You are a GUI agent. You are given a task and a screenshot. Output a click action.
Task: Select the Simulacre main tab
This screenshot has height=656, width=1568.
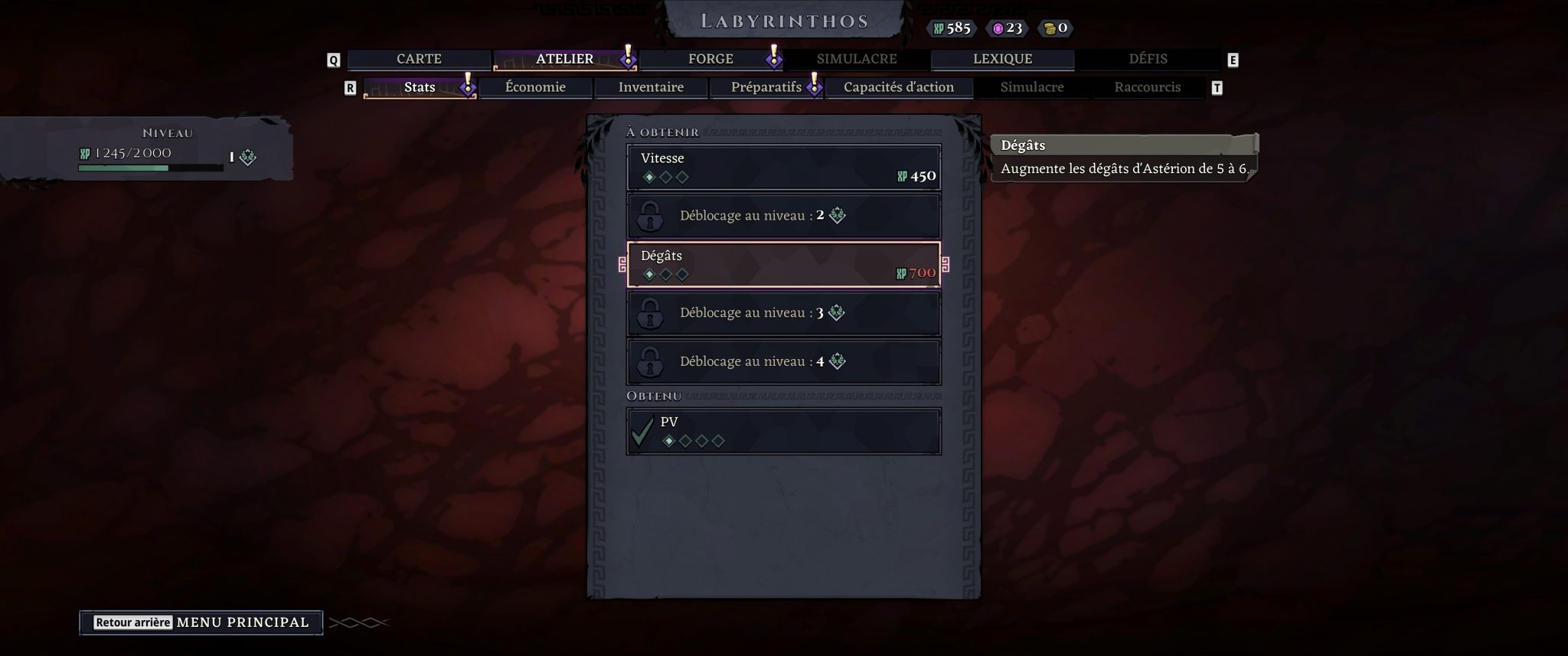coord(856,59)
